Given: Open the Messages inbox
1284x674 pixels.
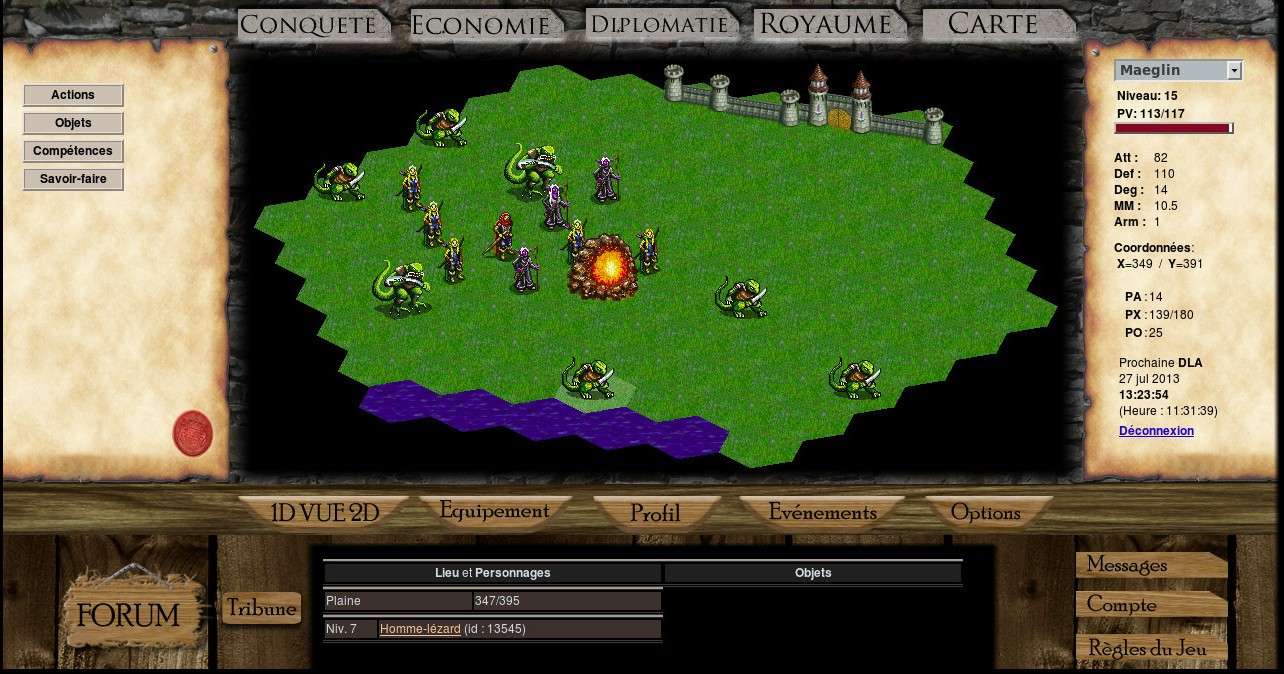Looking at the screenshot, I should [x=1127, y=565].
